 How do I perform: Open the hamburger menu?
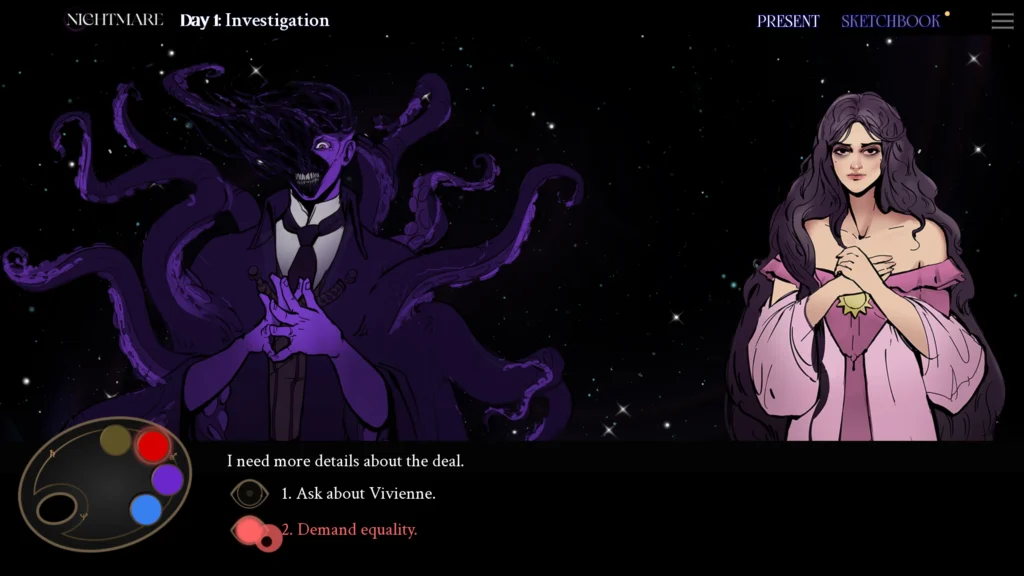coord(1002,21)
